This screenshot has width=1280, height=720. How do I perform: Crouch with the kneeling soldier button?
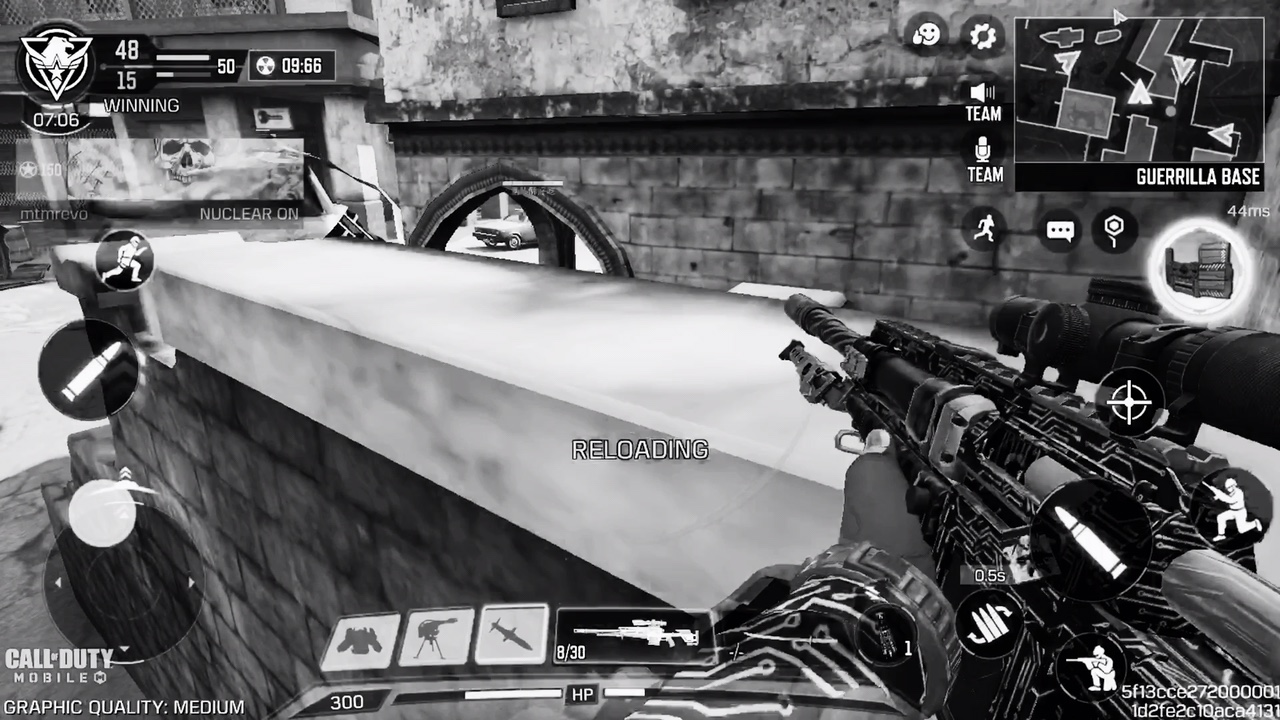pyautogui.click(x=1224, y=505)
